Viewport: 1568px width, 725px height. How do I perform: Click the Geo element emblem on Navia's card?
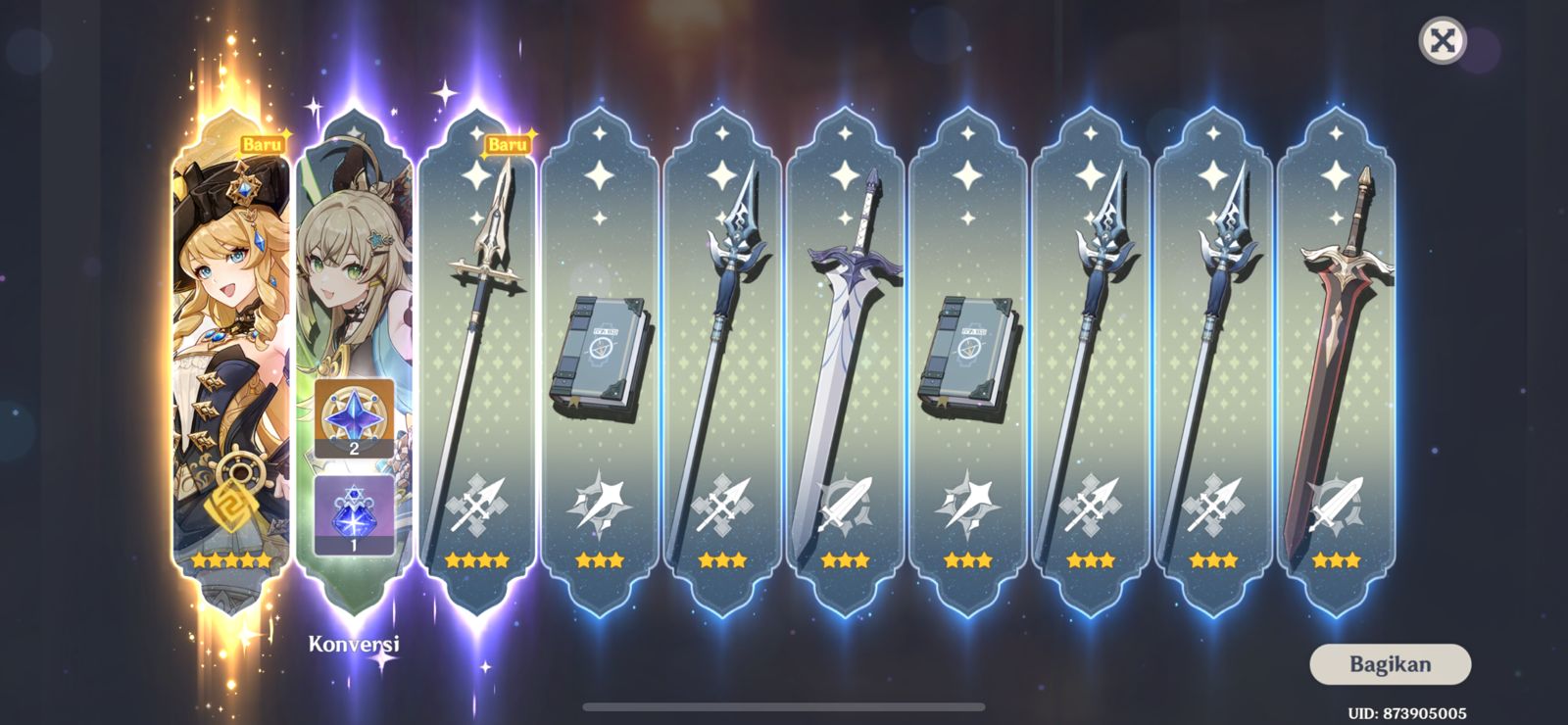pos(232,507)
